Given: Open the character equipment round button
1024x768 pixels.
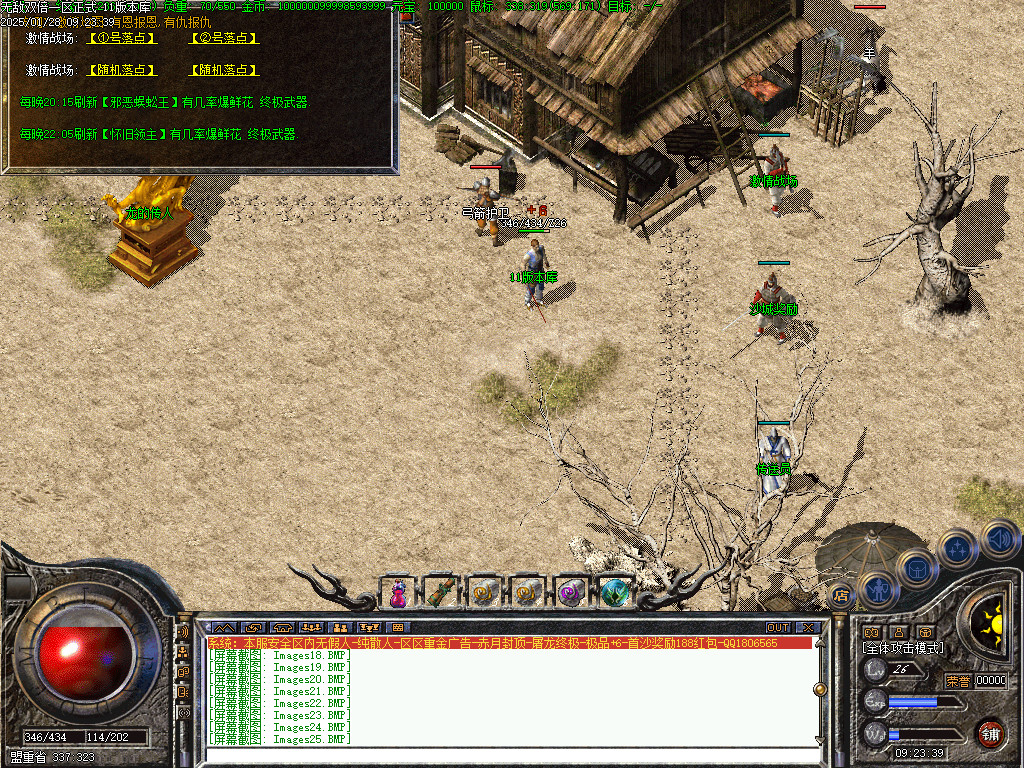Looking at the screenshot, I should [x=877, y=588].
